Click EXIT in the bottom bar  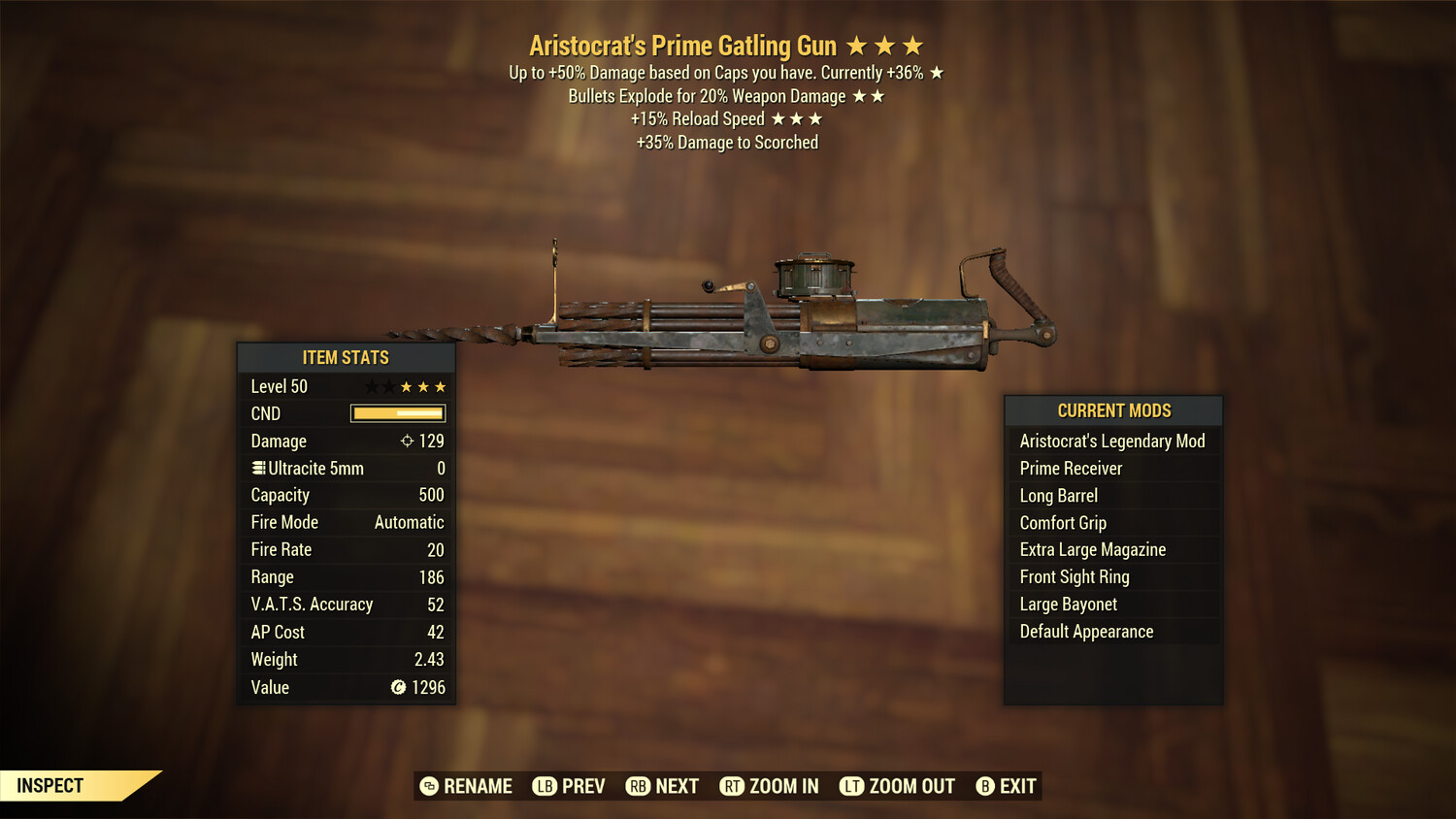1018,786
